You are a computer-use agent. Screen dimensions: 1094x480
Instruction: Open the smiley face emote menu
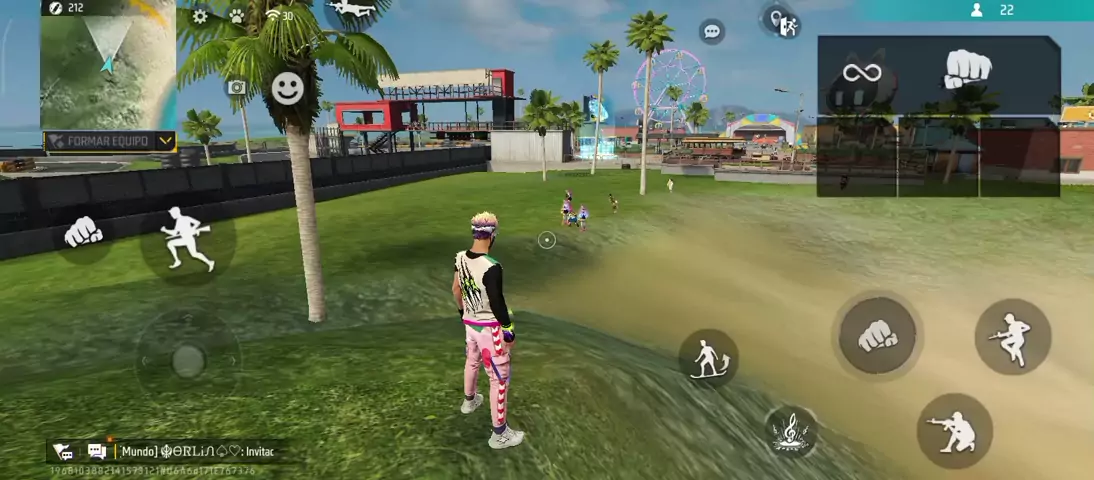coord(288,88)
